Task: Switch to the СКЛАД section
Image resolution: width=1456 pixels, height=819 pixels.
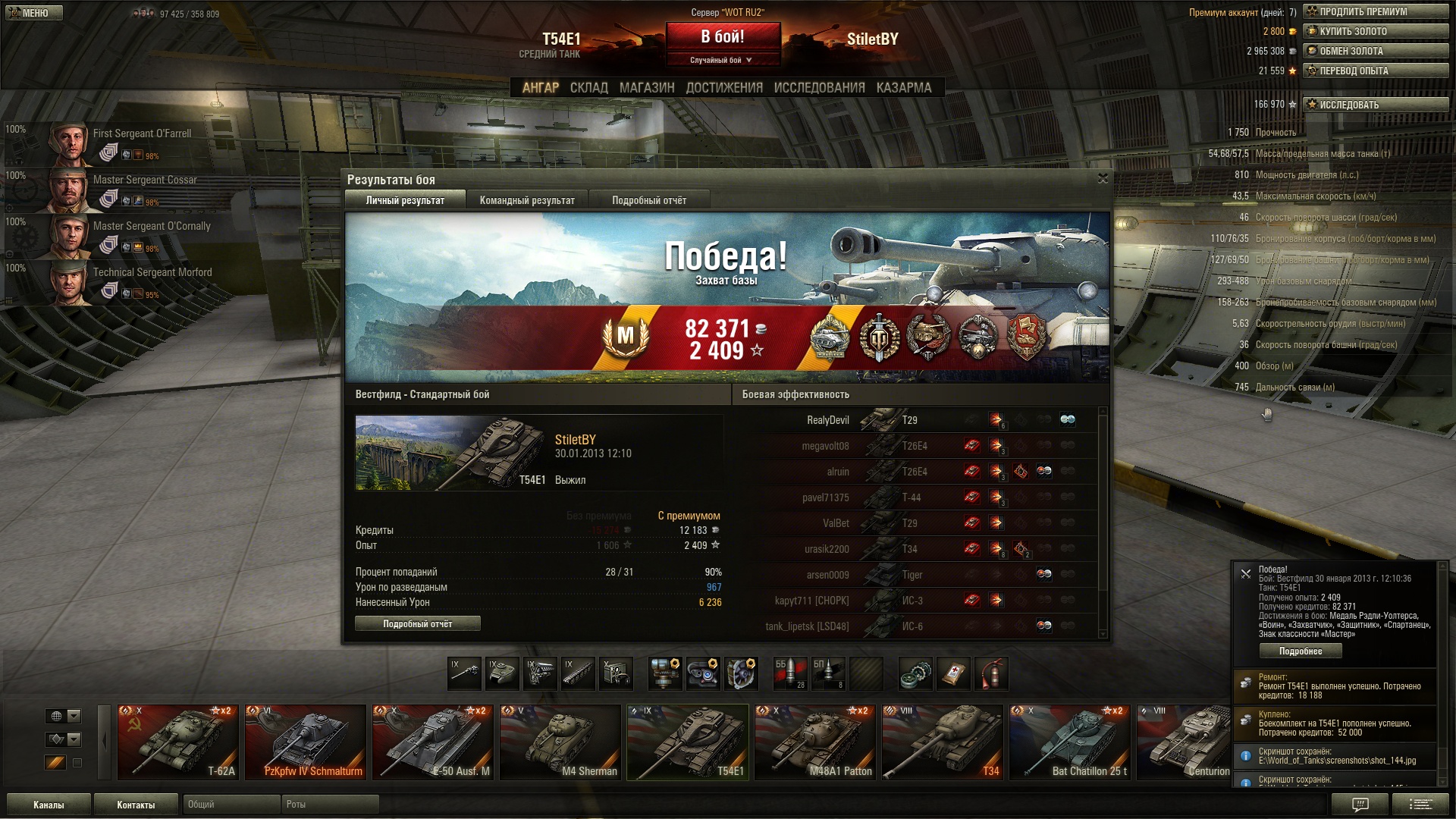Action: pos(588,88)
